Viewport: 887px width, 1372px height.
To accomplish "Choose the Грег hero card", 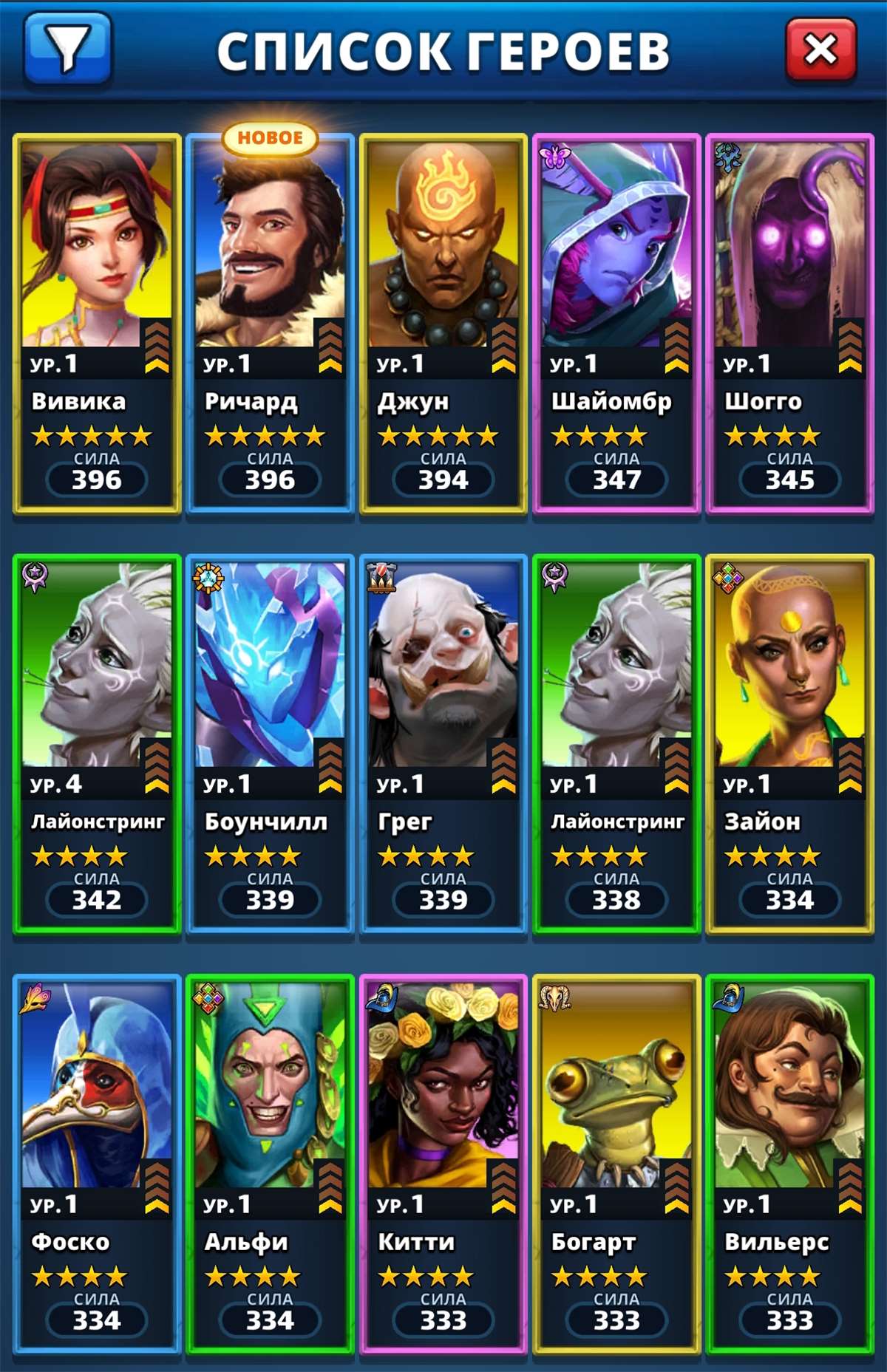I will tap(443, 743).
